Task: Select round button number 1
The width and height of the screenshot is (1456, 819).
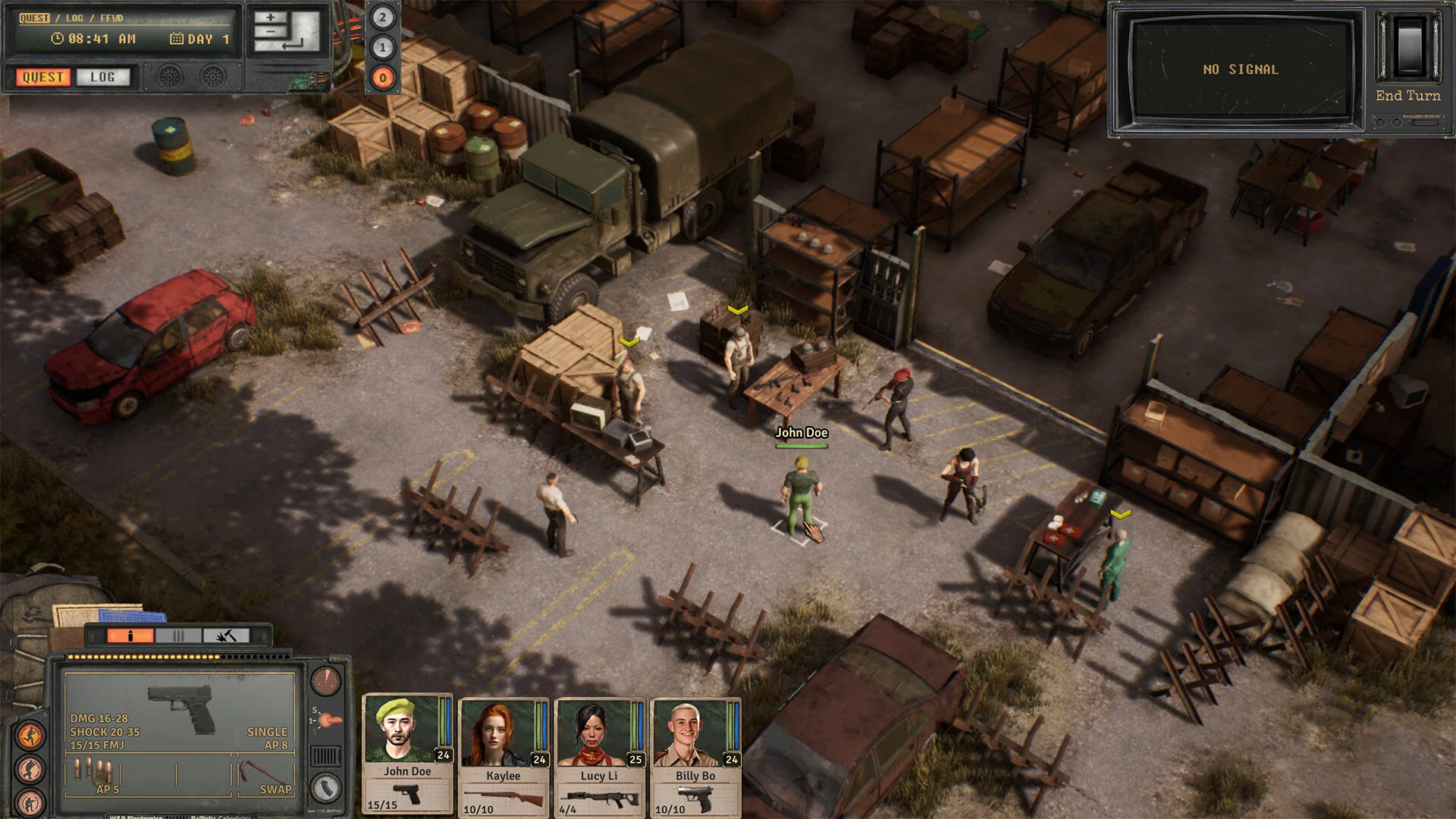Action: pos(382,48)
